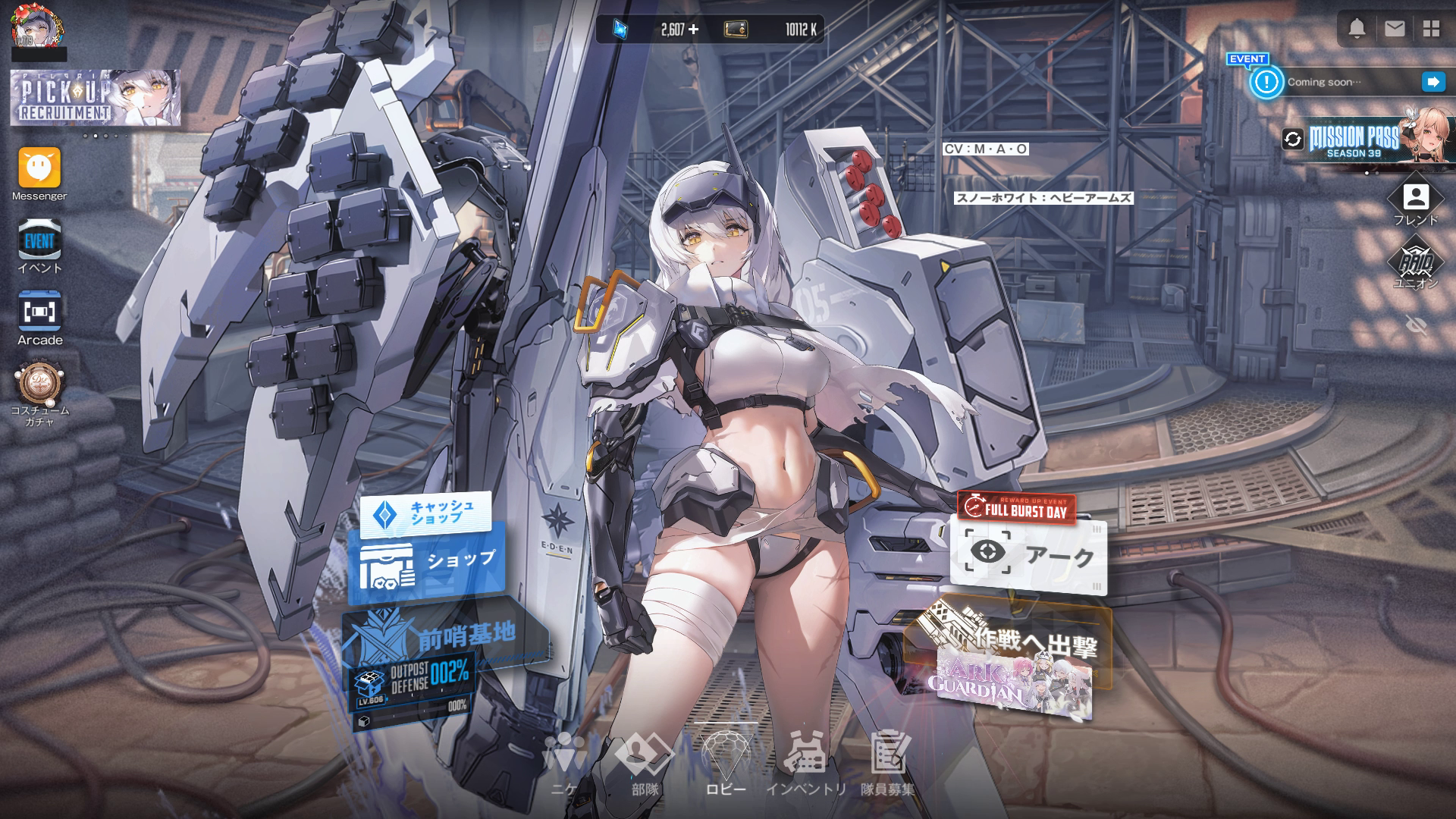Screen dimensions: 1456x819
Task: Open the ユニオン union menu
Action: (1415, 262)
